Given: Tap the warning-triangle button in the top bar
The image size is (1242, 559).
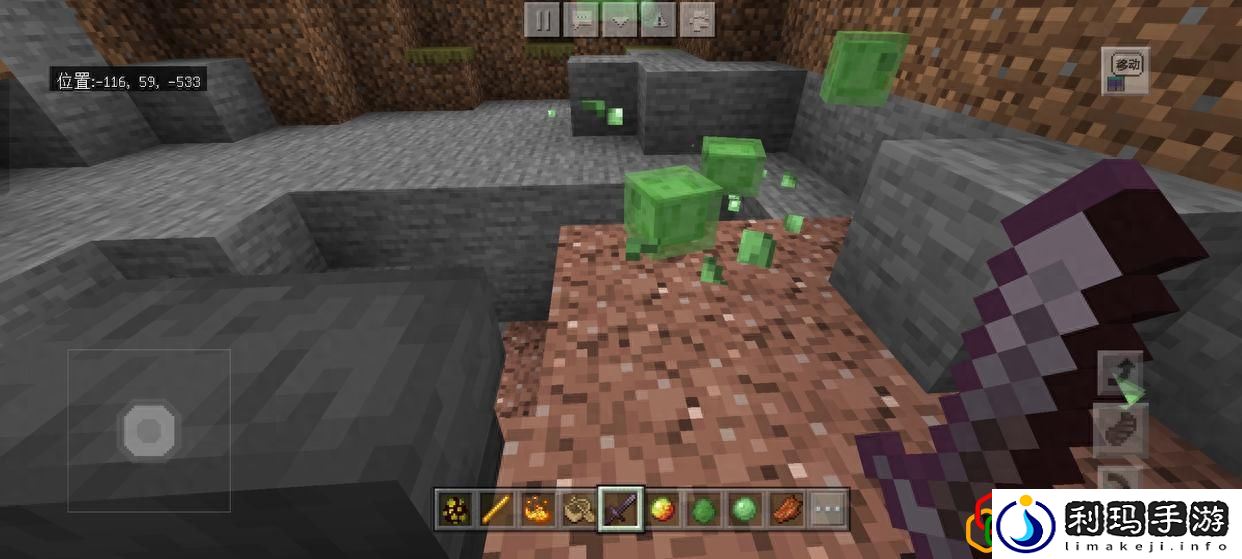Looking at the screenshot, I should click(660, 19).
